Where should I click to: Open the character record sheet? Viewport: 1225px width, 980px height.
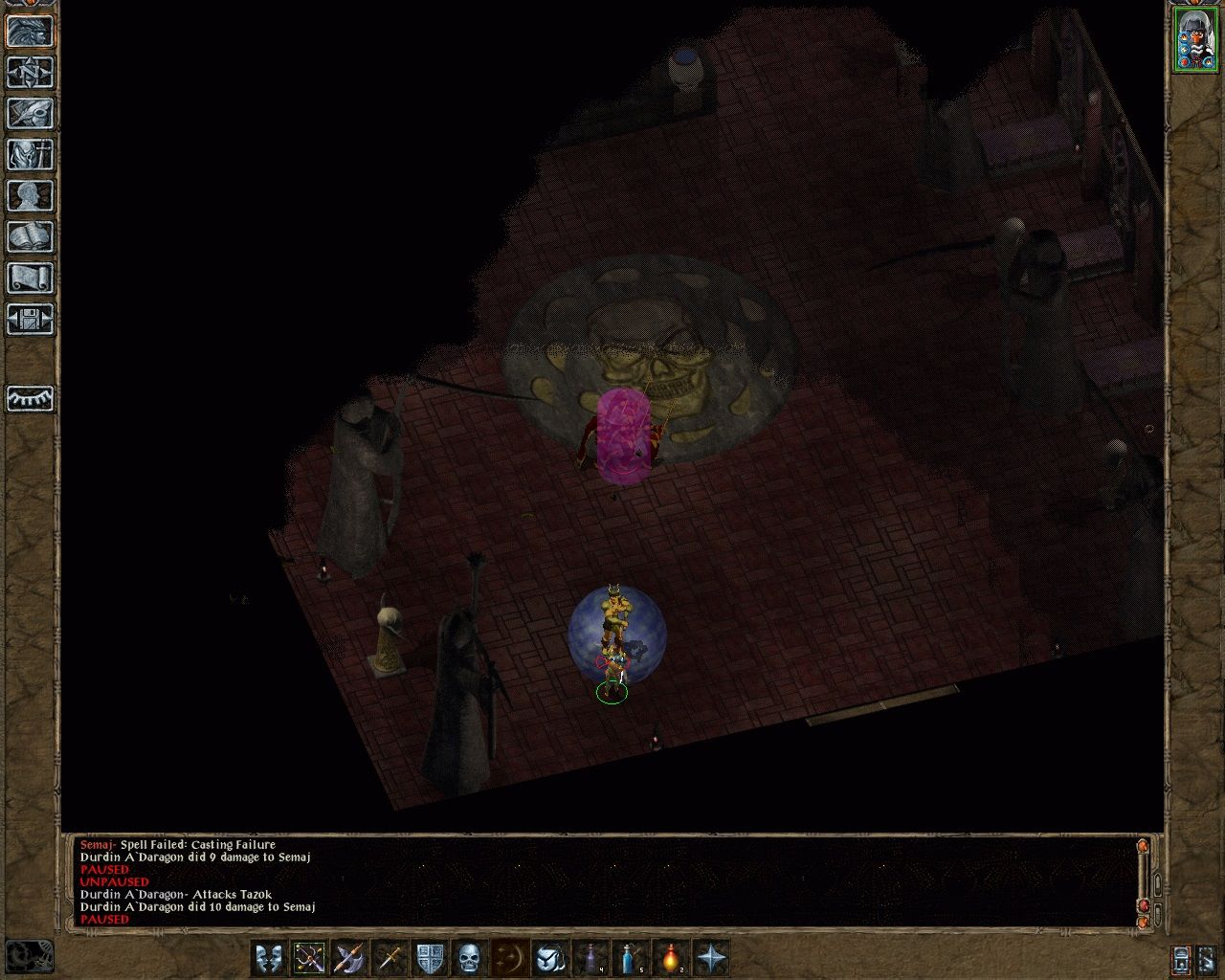[x=30, y=196]
